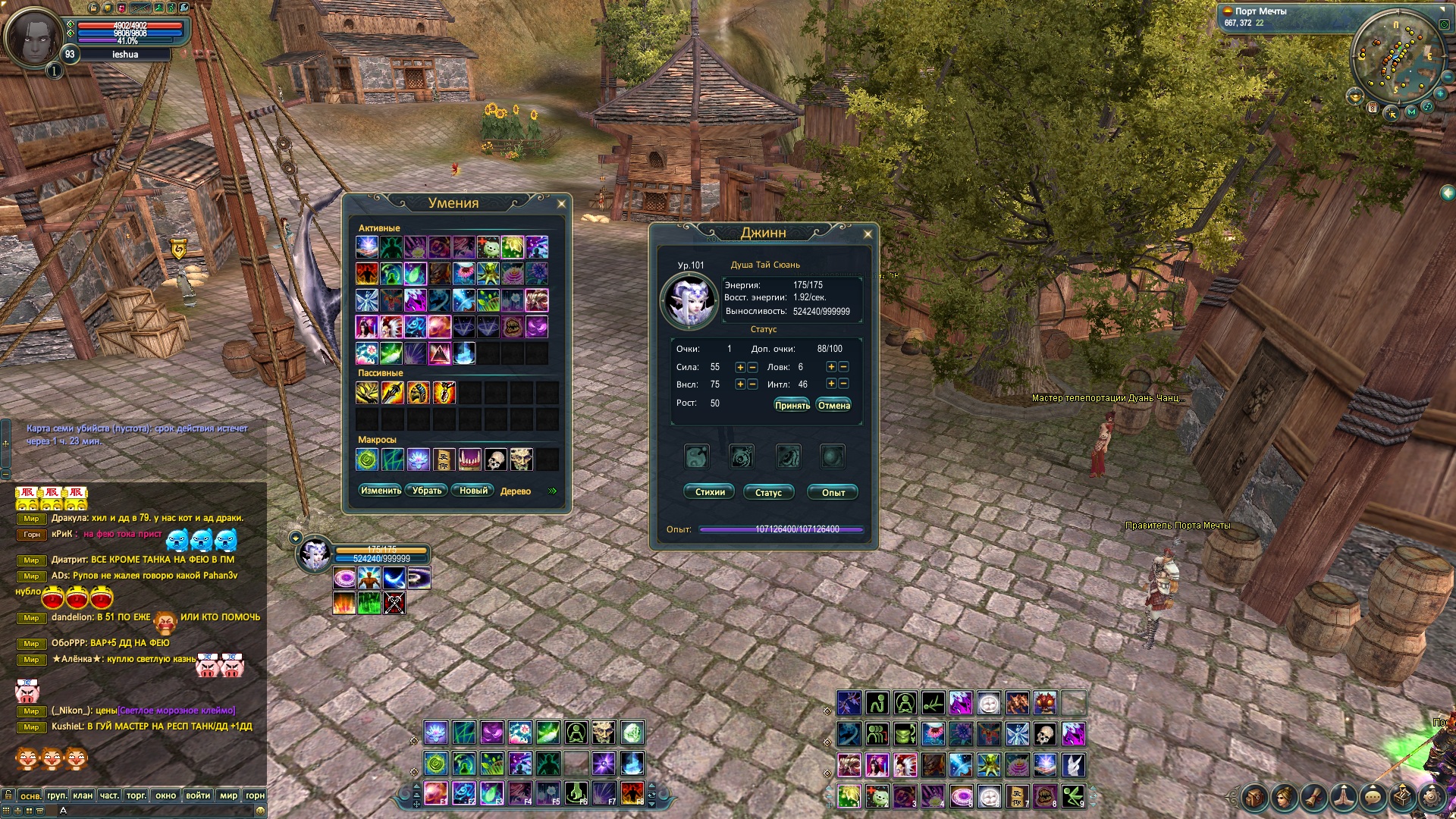Screen dimensions: 1456x819
Task: Open the genie Опыт panel
Action: click(833, 492)
